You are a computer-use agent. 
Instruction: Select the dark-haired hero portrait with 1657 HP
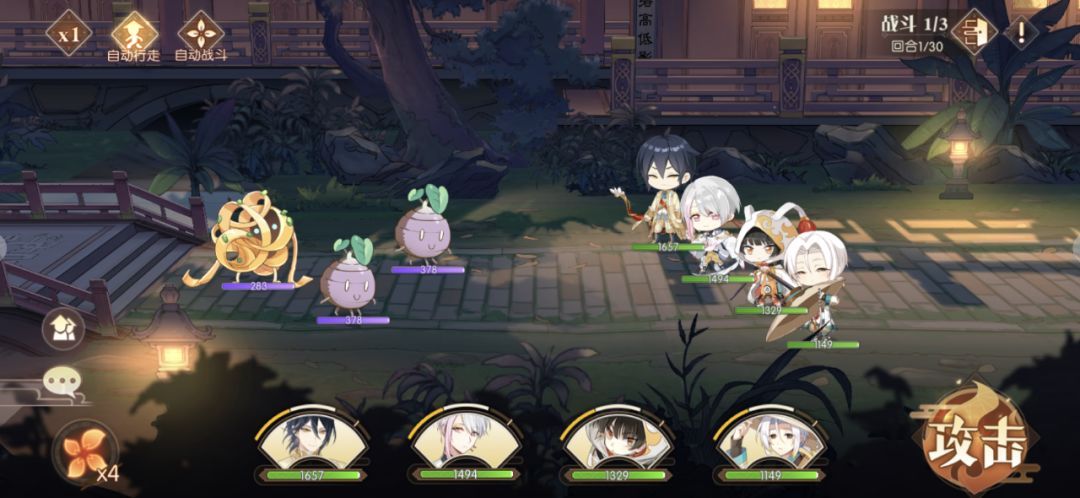click(x=311, y=445)
